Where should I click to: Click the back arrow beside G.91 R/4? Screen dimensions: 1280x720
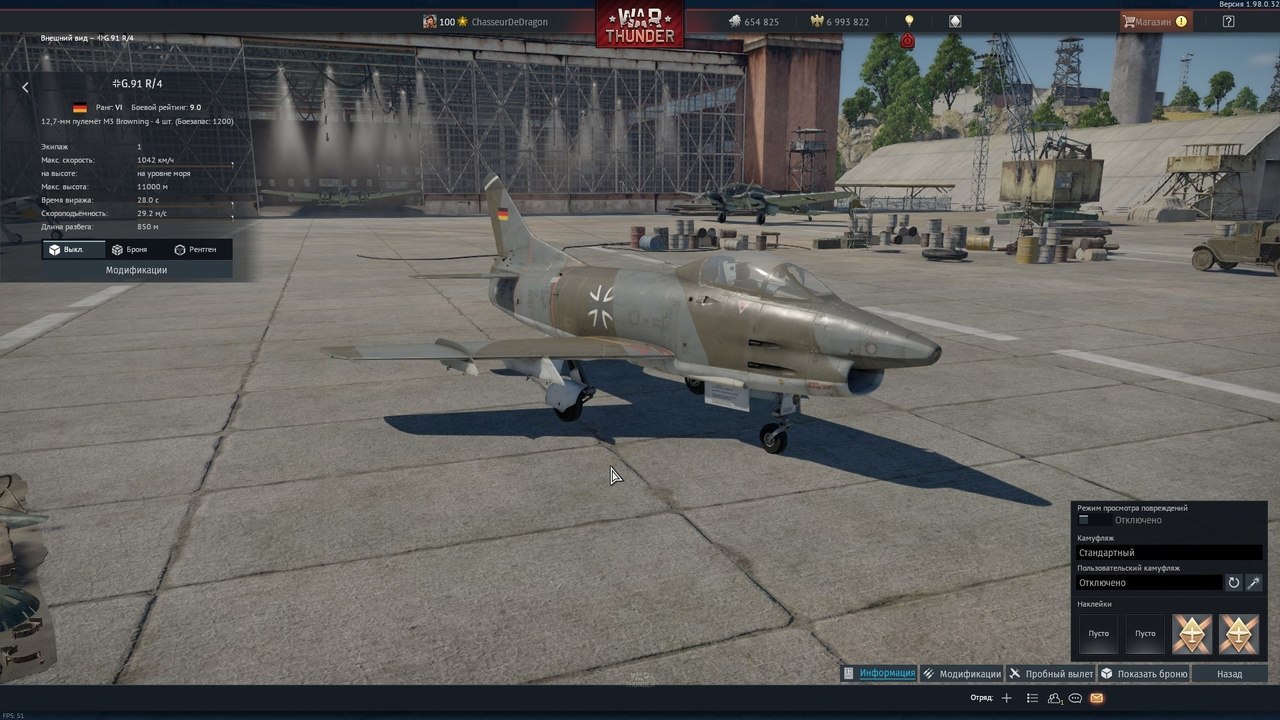point(26,87)
